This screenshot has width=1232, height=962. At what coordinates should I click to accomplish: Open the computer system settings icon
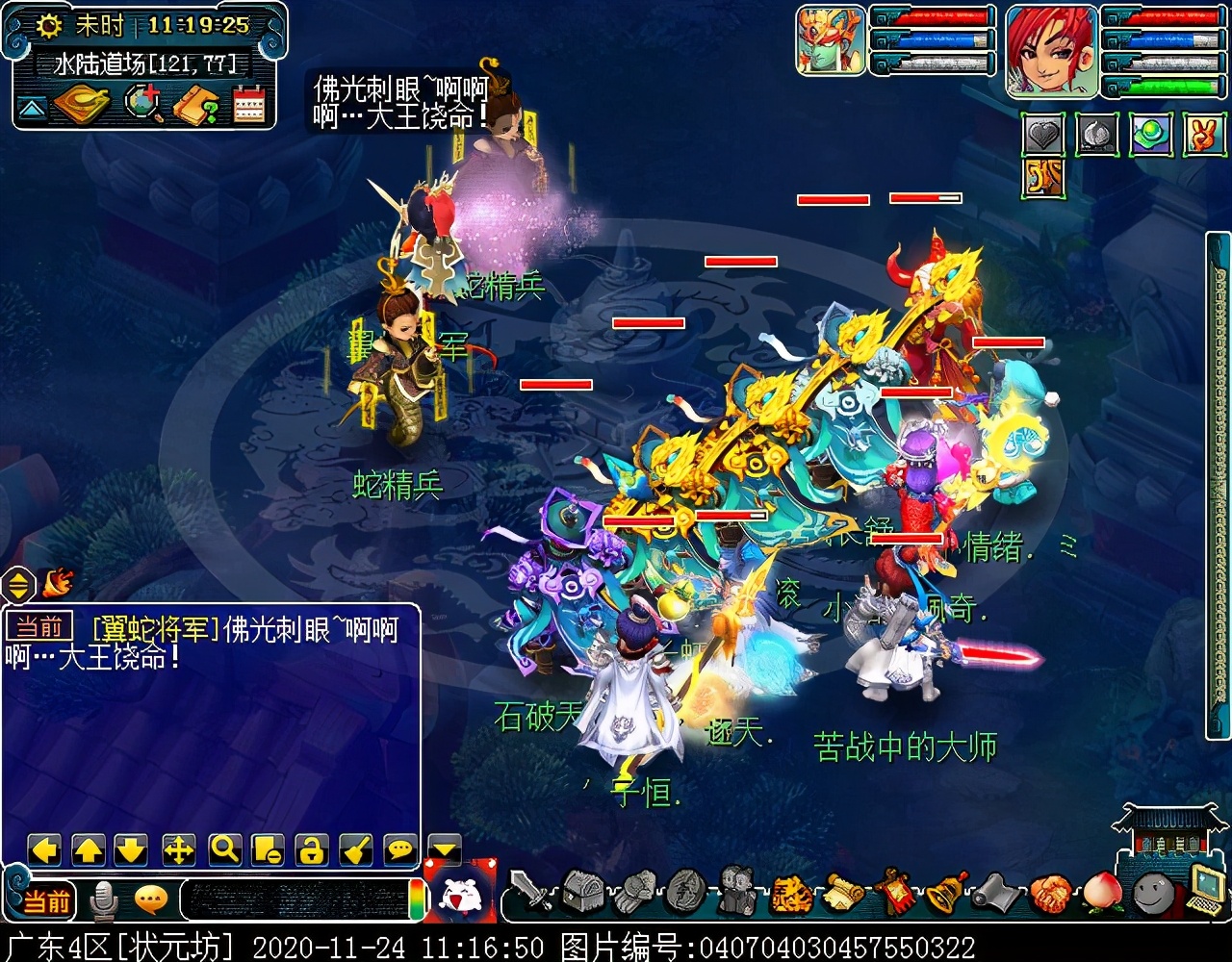pos(1205,890)
